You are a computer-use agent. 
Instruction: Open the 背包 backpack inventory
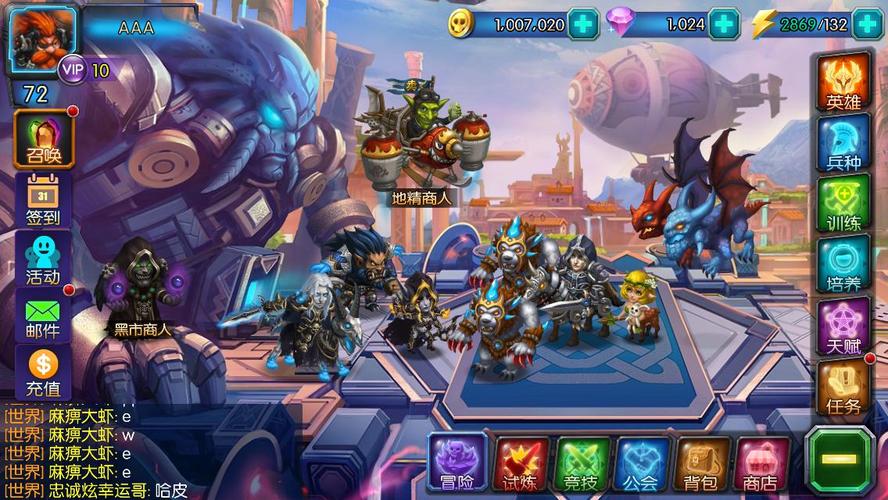click(703, 464)
